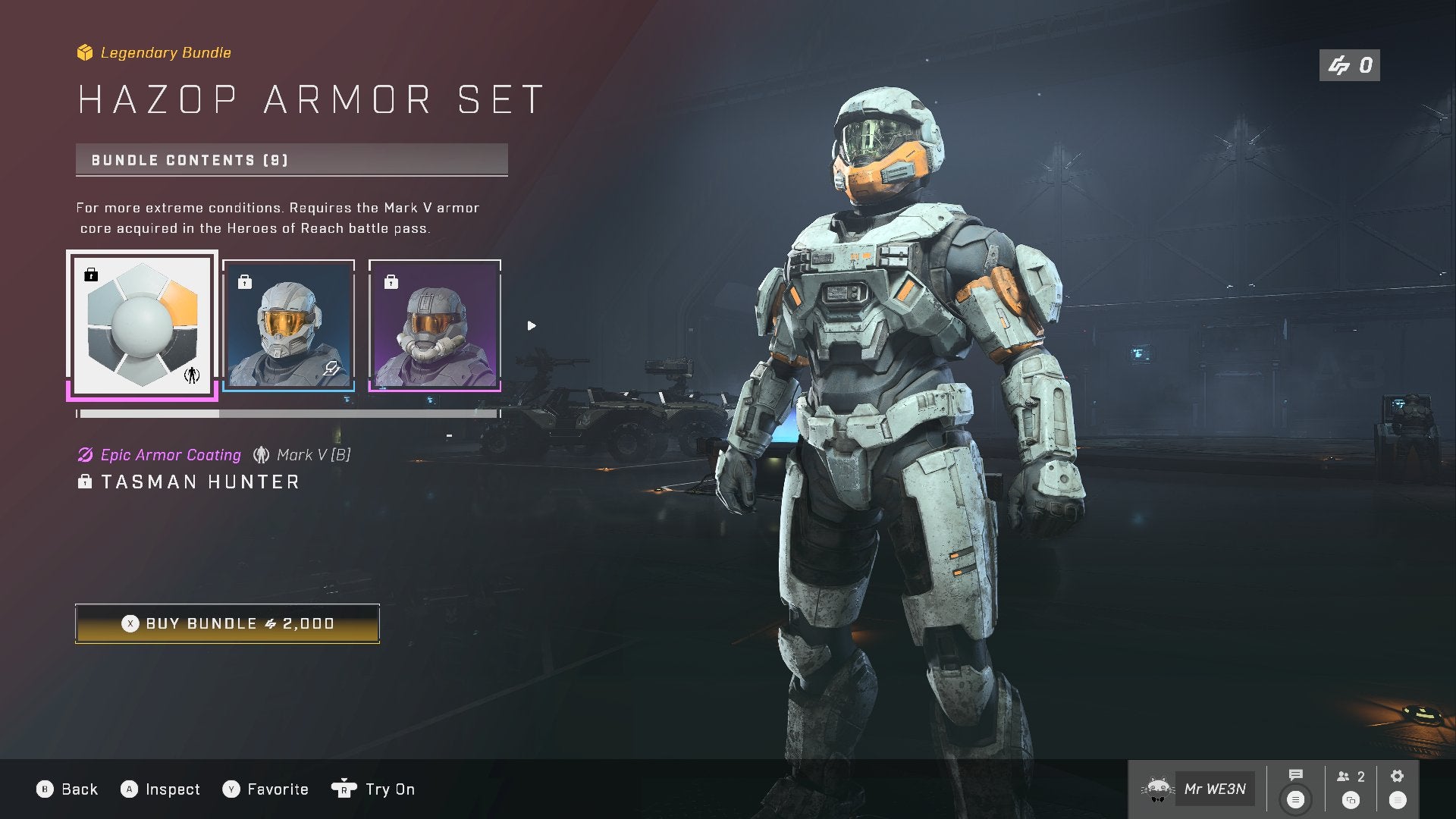Show next bundle items with the arrow
1456x819 pixels.
tap(532, 326)
